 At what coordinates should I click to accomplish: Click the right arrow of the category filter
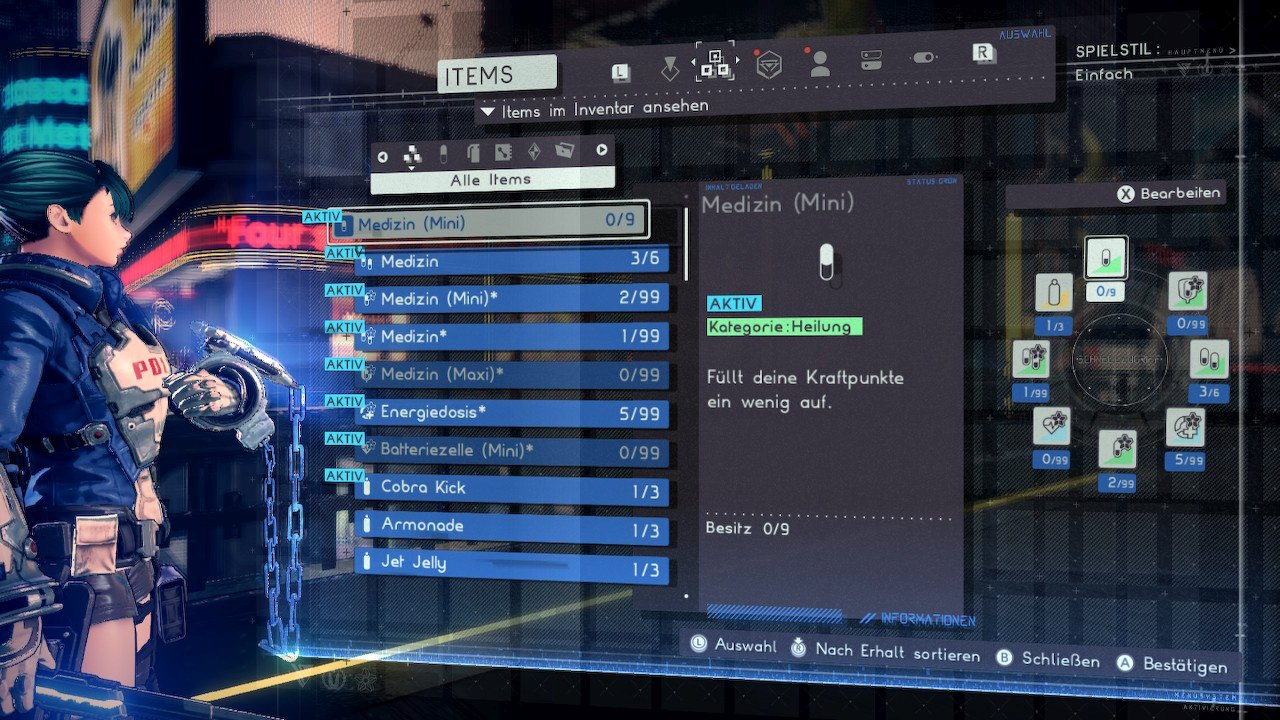tap(602, 151)
